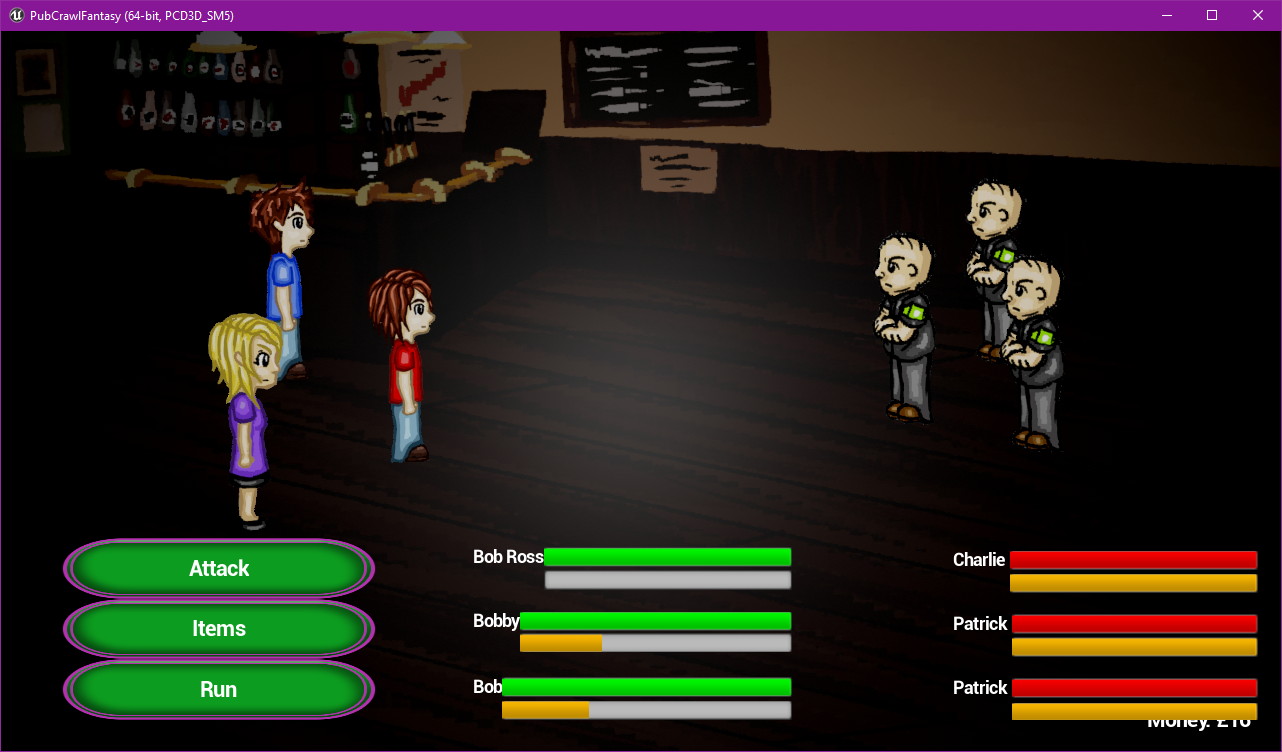Screen dimensions: 1282x752
Task: Click Bob Ross's green health bar
Action: point(668,556)
